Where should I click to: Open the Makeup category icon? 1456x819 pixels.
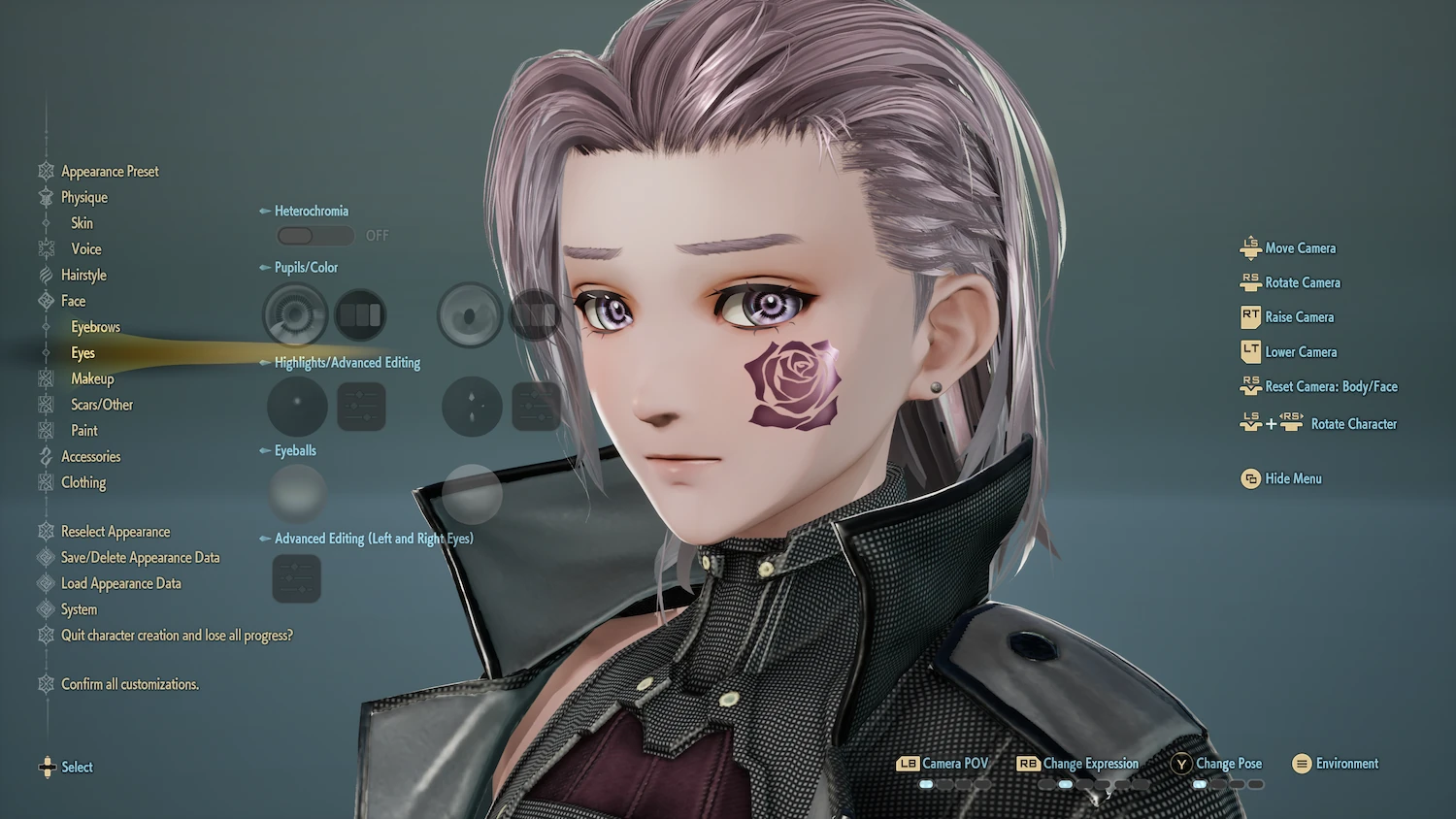[47, 378]
